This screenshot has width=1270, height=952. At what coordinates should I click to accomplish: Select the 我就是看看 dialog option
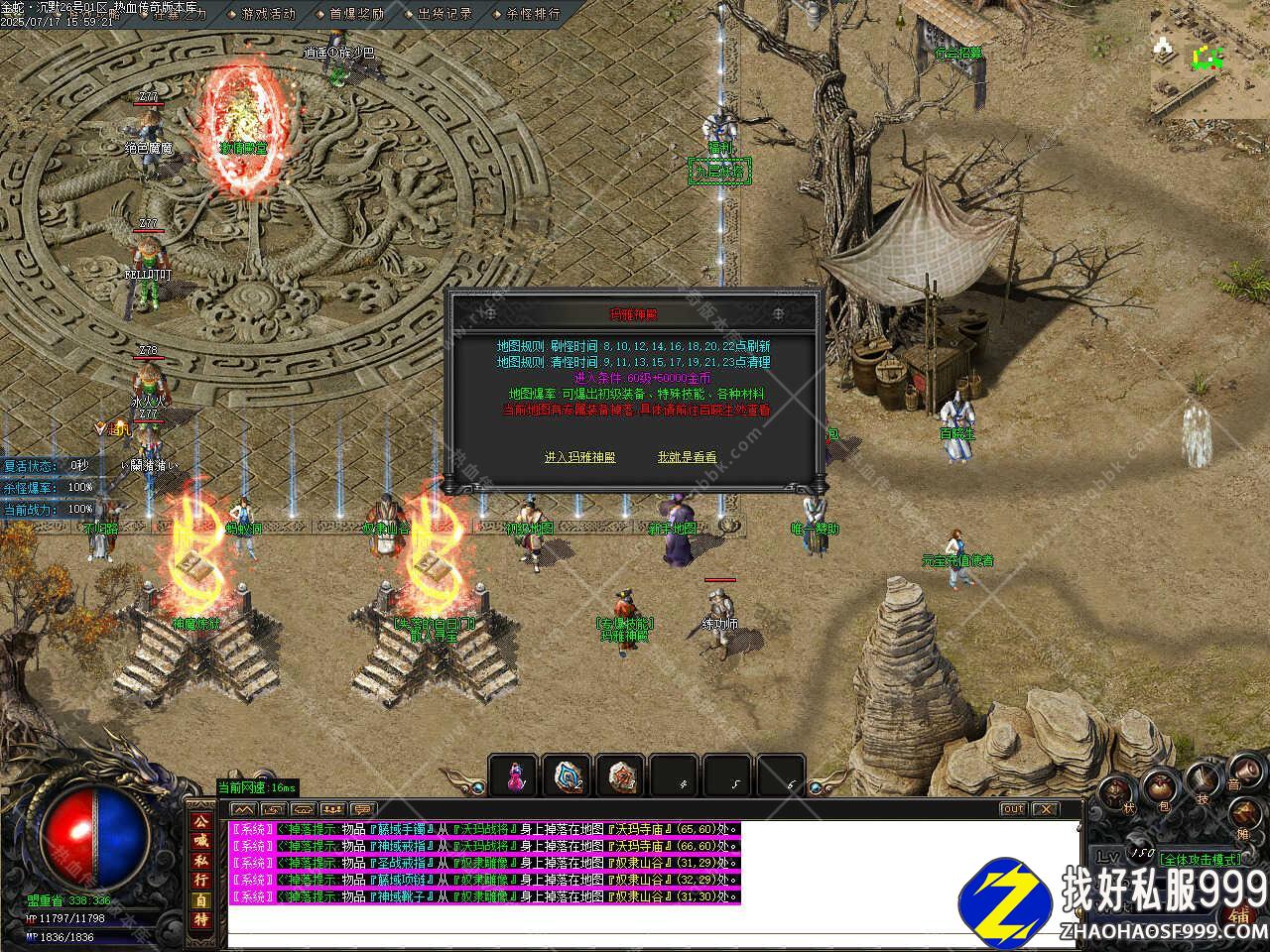coord(687,457)
